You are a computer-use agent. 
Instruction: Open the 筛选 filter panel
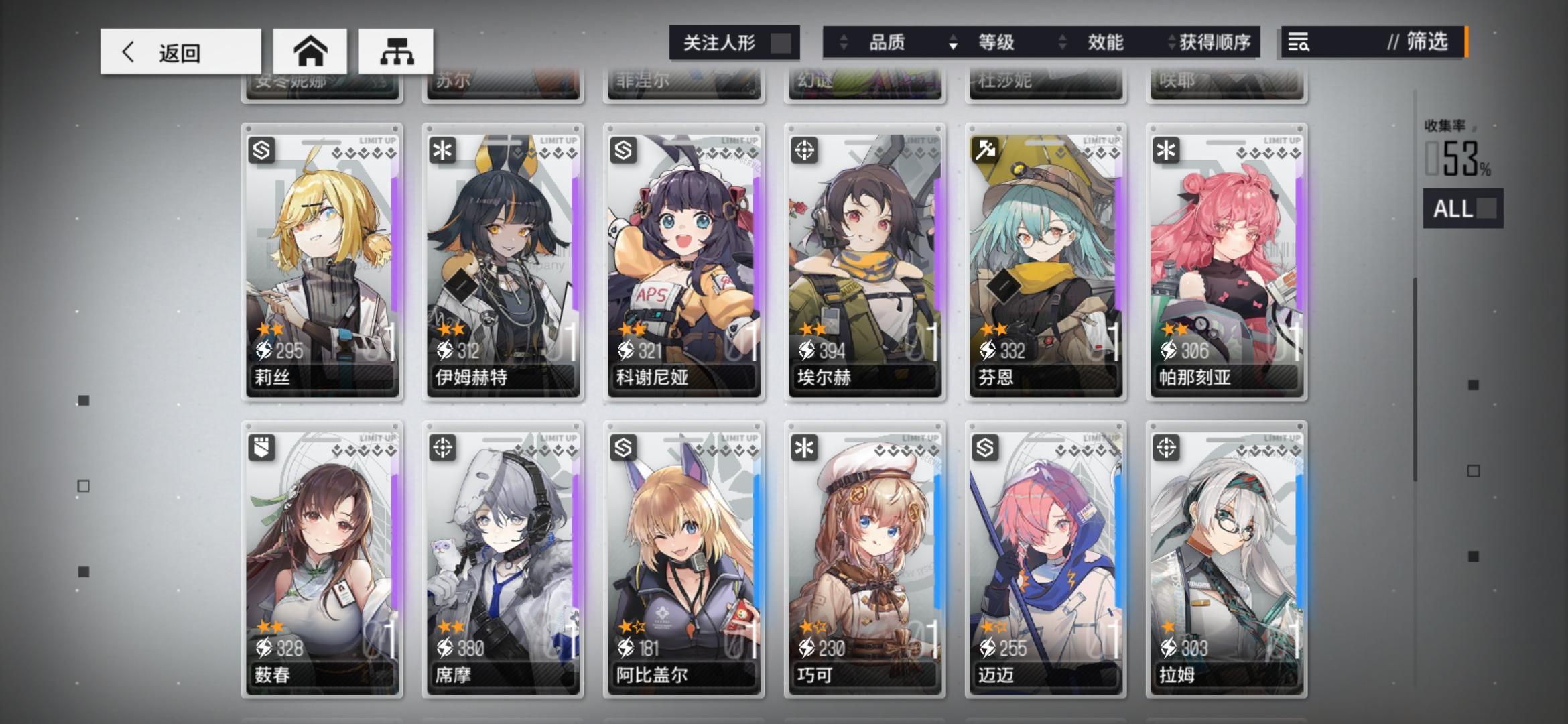click(1422, 43)
